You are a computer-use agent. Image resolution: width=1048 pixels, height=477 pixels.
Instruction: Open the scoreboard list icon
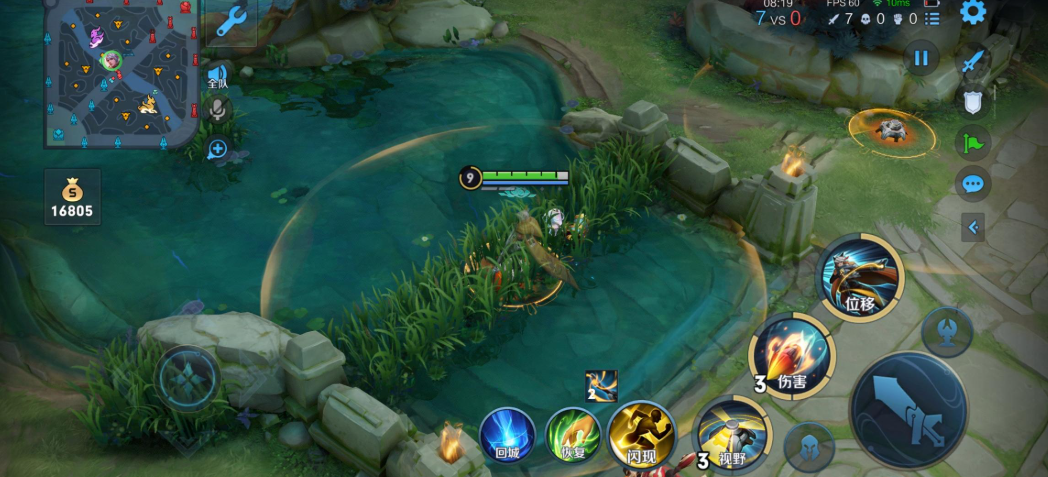932,18
